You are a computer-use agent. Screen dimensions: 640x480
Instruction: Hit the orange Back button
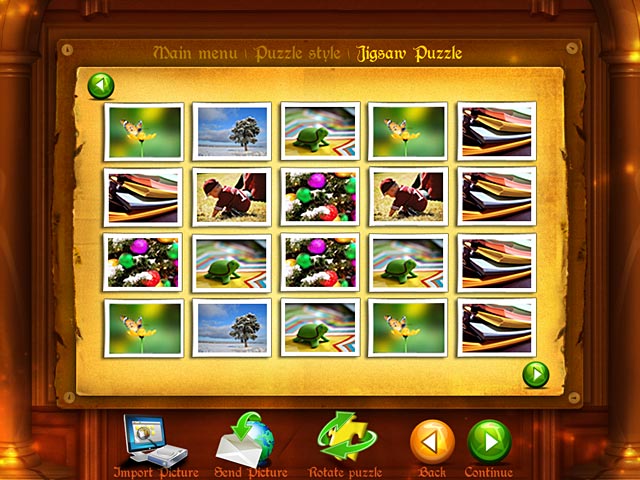(x=432, y=442)
